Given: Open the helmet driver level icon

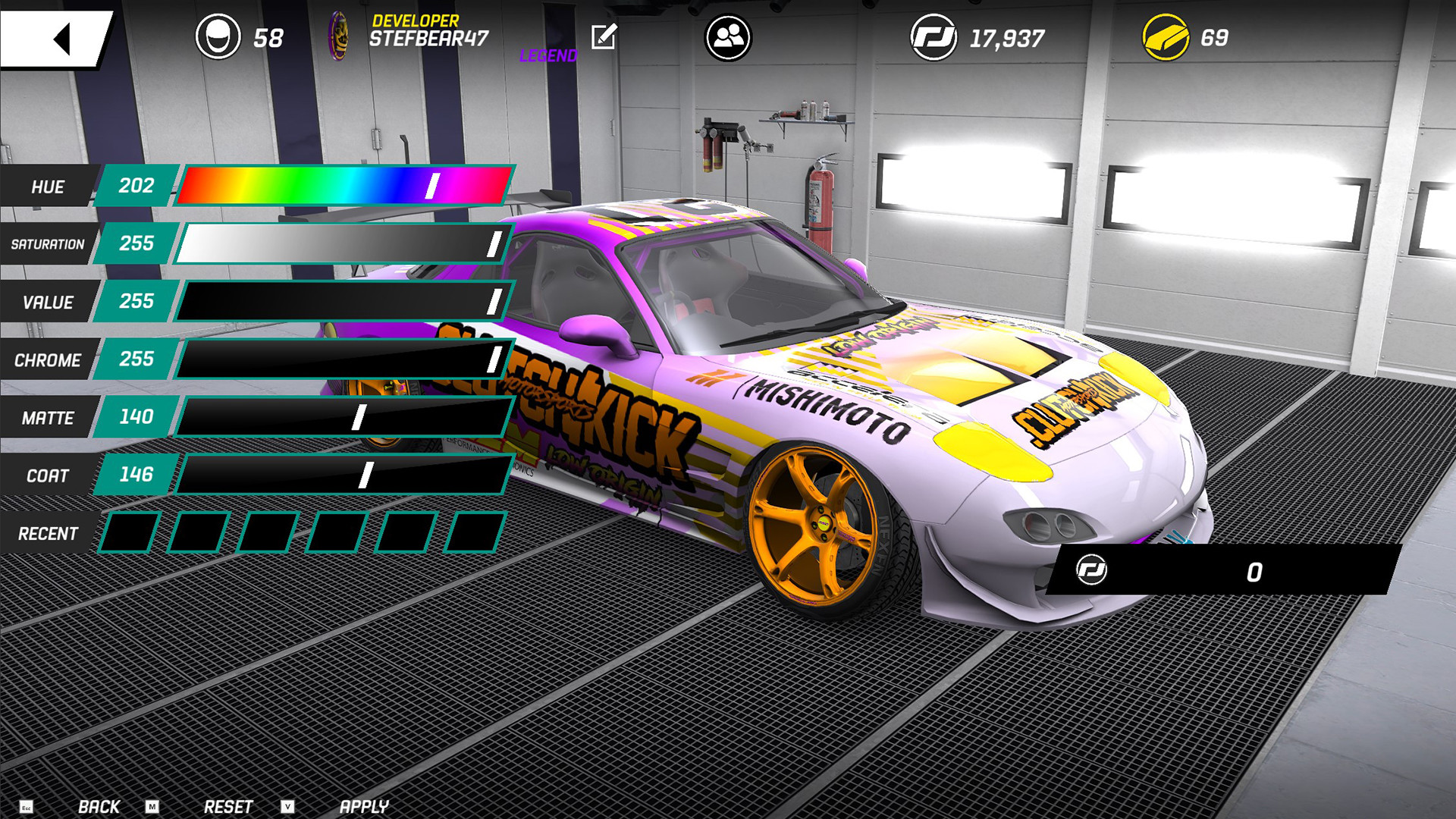Looking at the screenshot, I should point(218,37).
